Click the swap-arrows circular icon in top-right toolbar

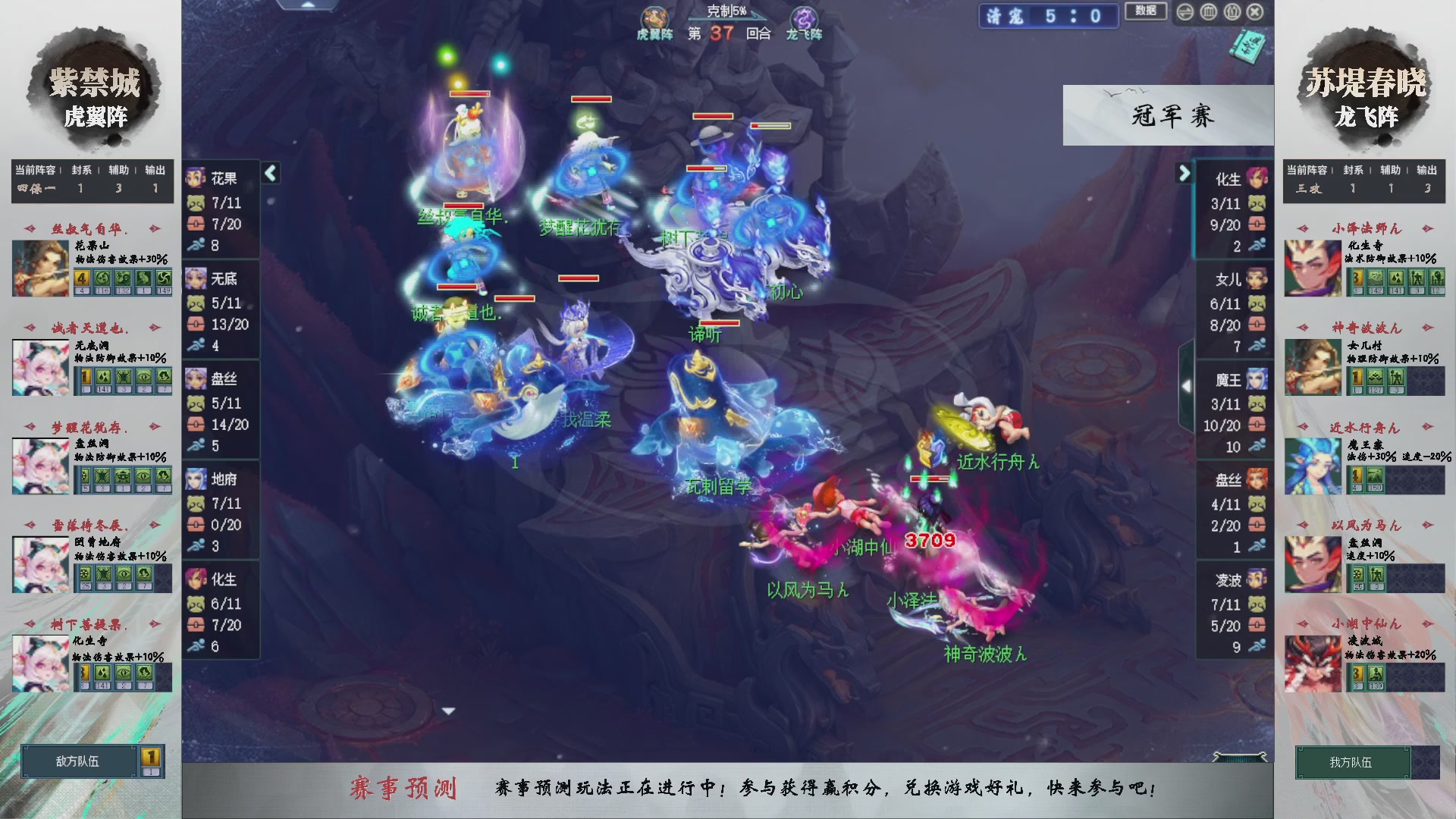tap(1185, 11)
